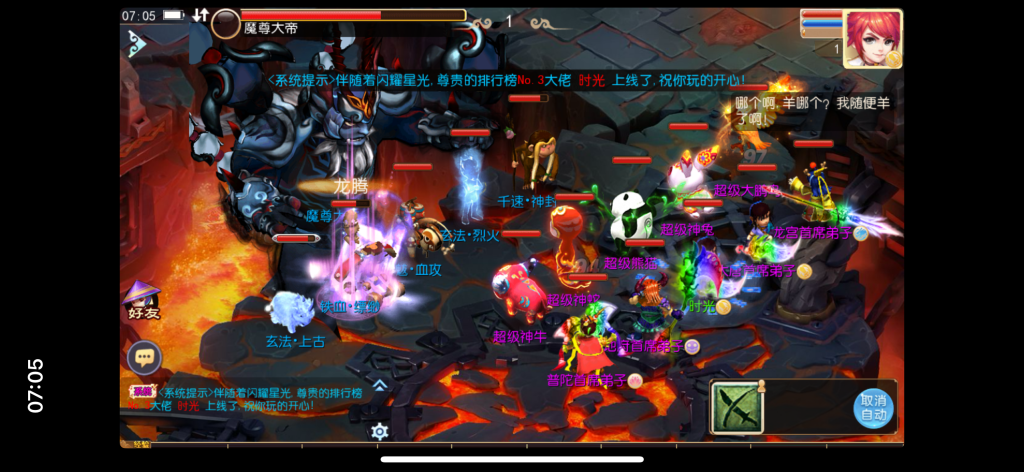This screenshot has height=472, width=1024.
Task: Select the 魔尊大帝 boss portrait circle
Action: click(x=226, y=23)
